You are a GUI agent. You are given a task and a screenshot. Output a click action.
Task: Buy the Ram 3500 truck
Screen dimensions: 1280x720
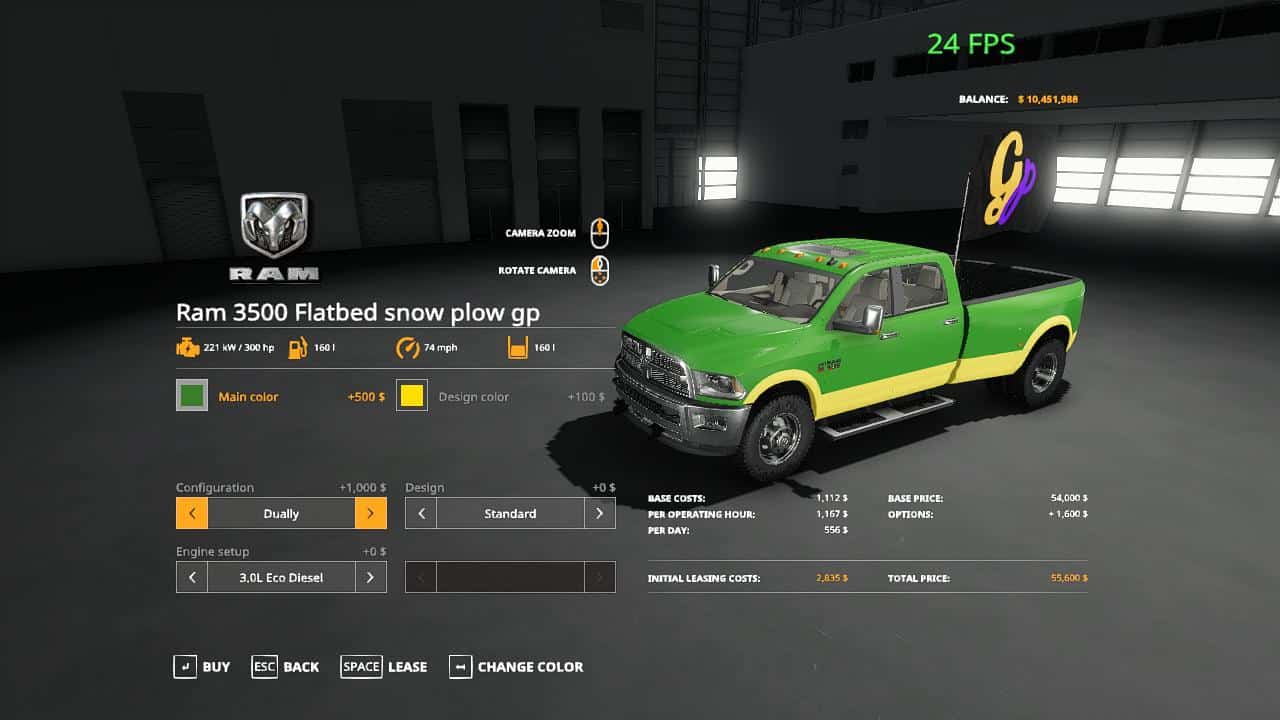tap(201, 667)
